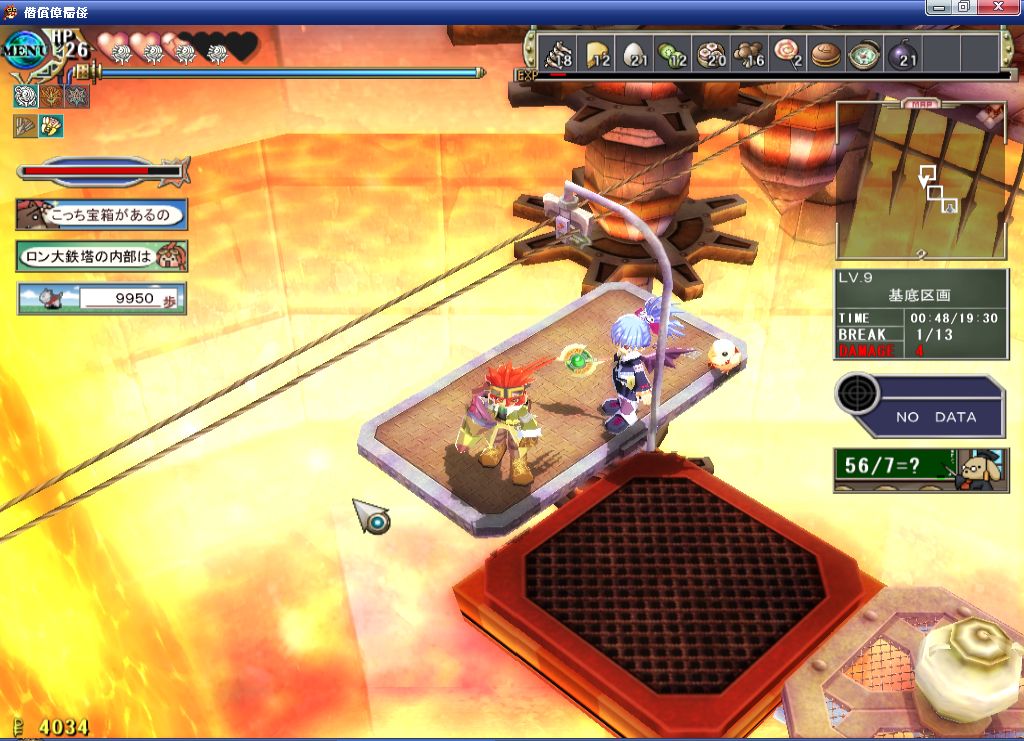
Task: Open the minimap panel
Action: (x=921, y=180)
